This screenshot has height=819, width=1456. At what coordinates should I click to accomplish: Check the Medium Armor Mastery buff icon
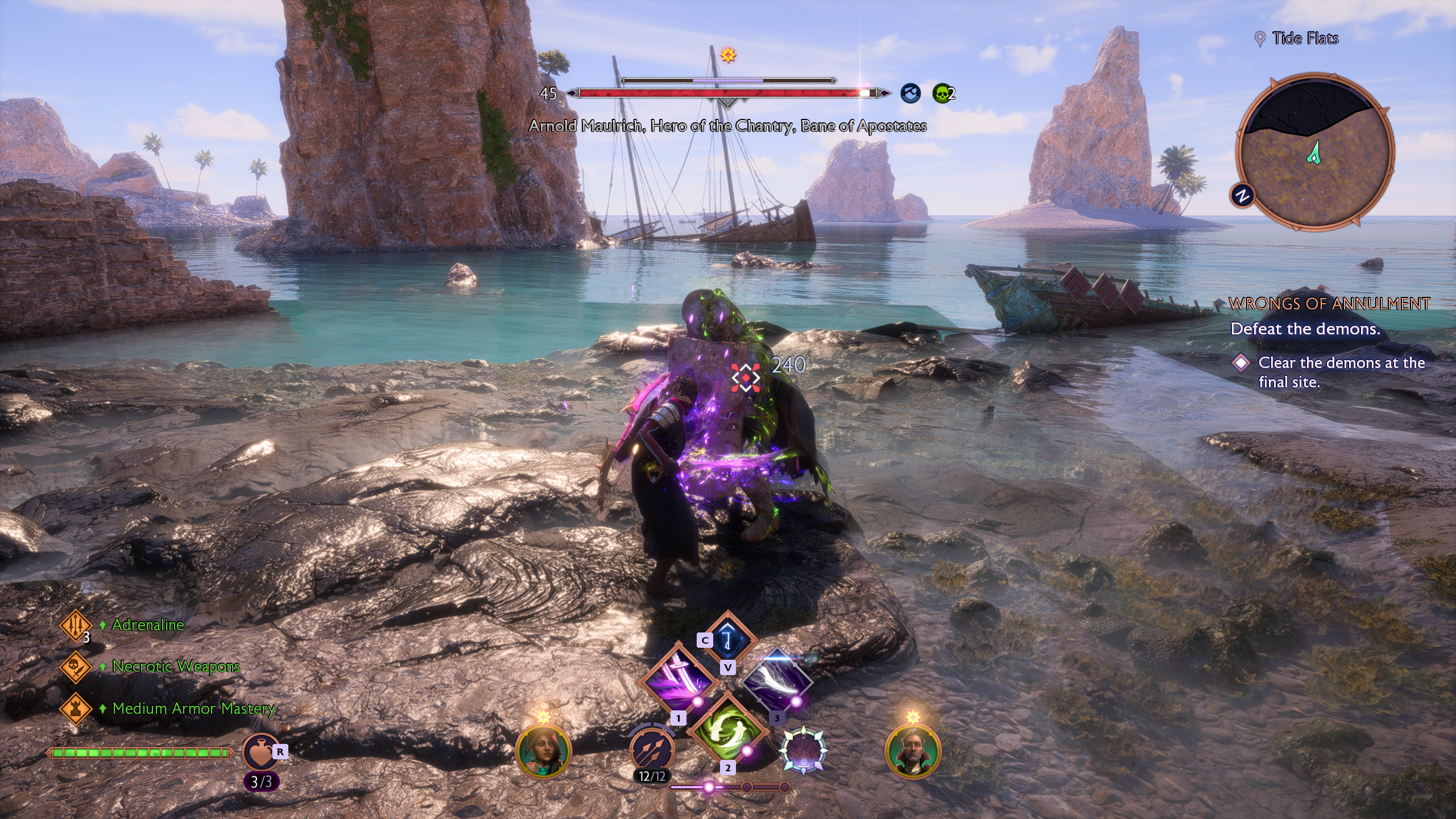(x=75, y=709)
